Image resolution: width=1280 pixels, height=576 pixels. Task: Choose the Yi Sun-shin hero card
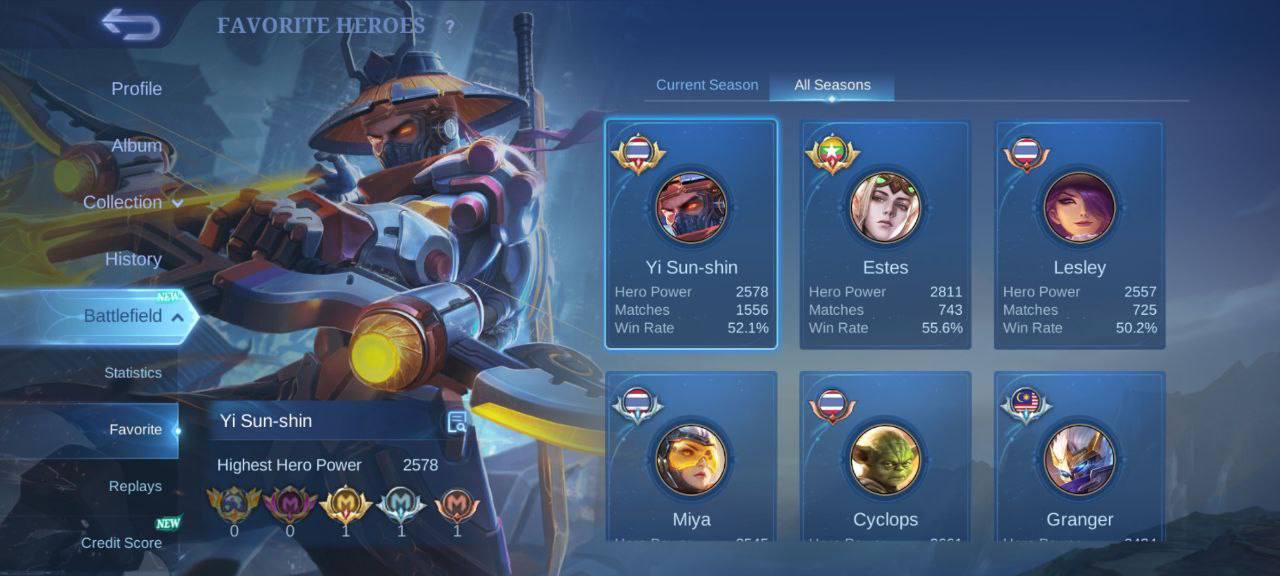point(691,234)
